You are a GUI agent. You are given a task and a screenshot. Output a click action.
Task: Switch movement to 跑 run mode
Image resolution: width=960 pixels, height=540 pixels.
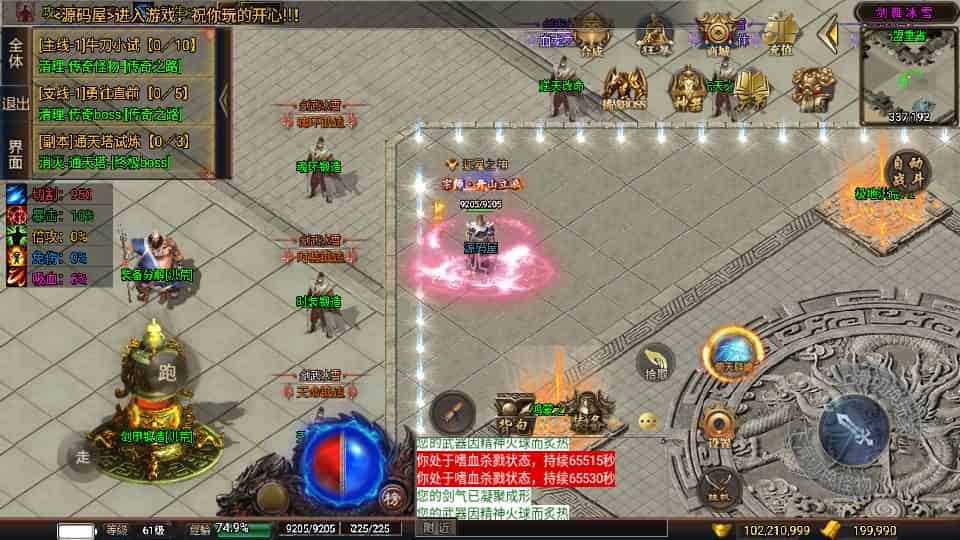pos(166,372)
